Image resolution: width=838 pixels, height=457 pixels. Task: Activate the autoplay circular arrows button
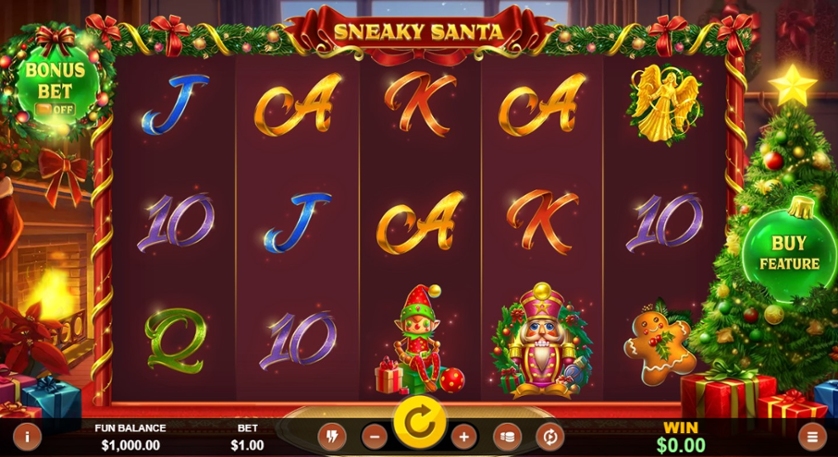point(550,436)
